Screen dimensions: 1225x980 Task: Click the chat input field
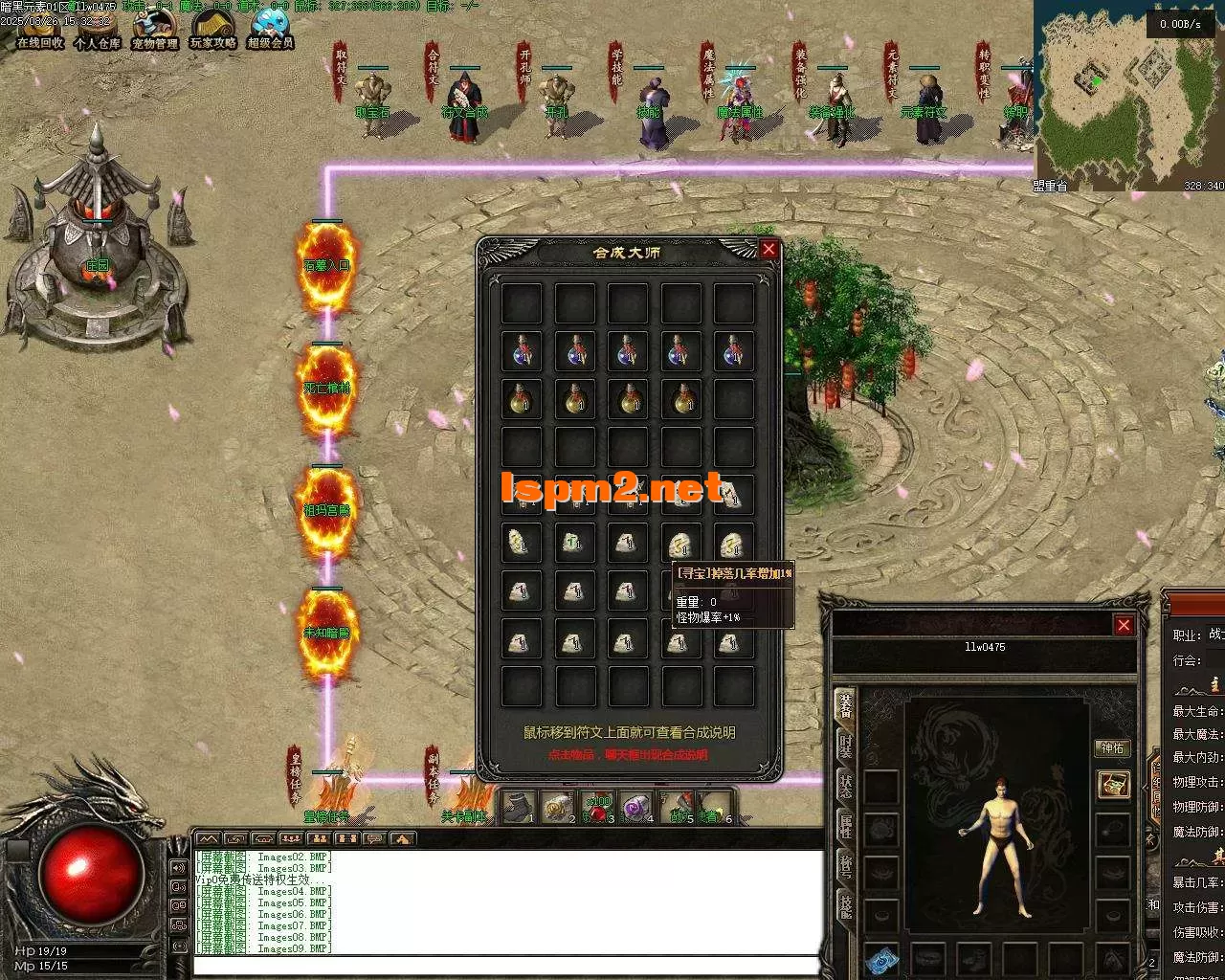point(507,966)
